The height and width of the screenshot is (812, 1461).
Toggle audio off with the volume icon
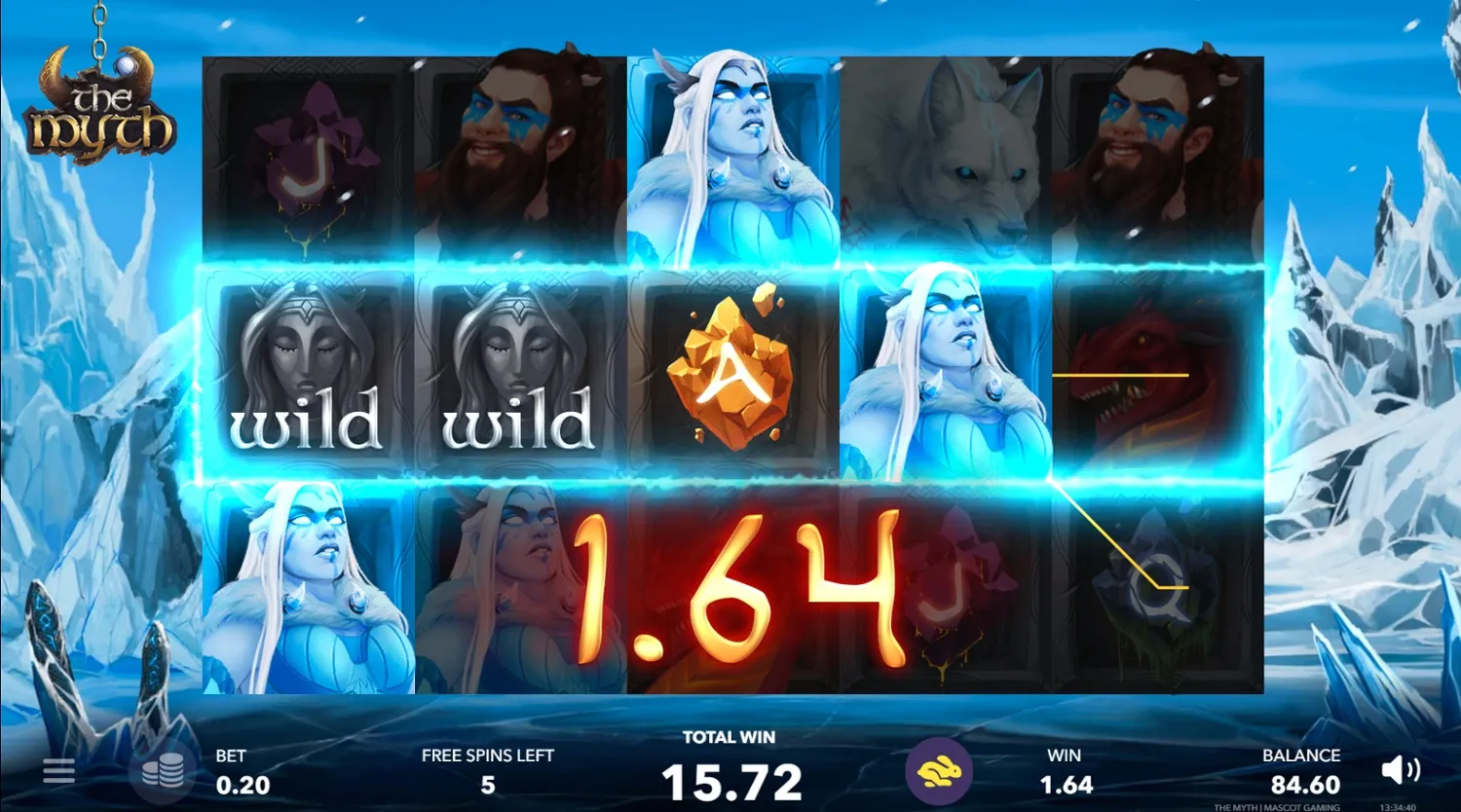point(1402,770)
